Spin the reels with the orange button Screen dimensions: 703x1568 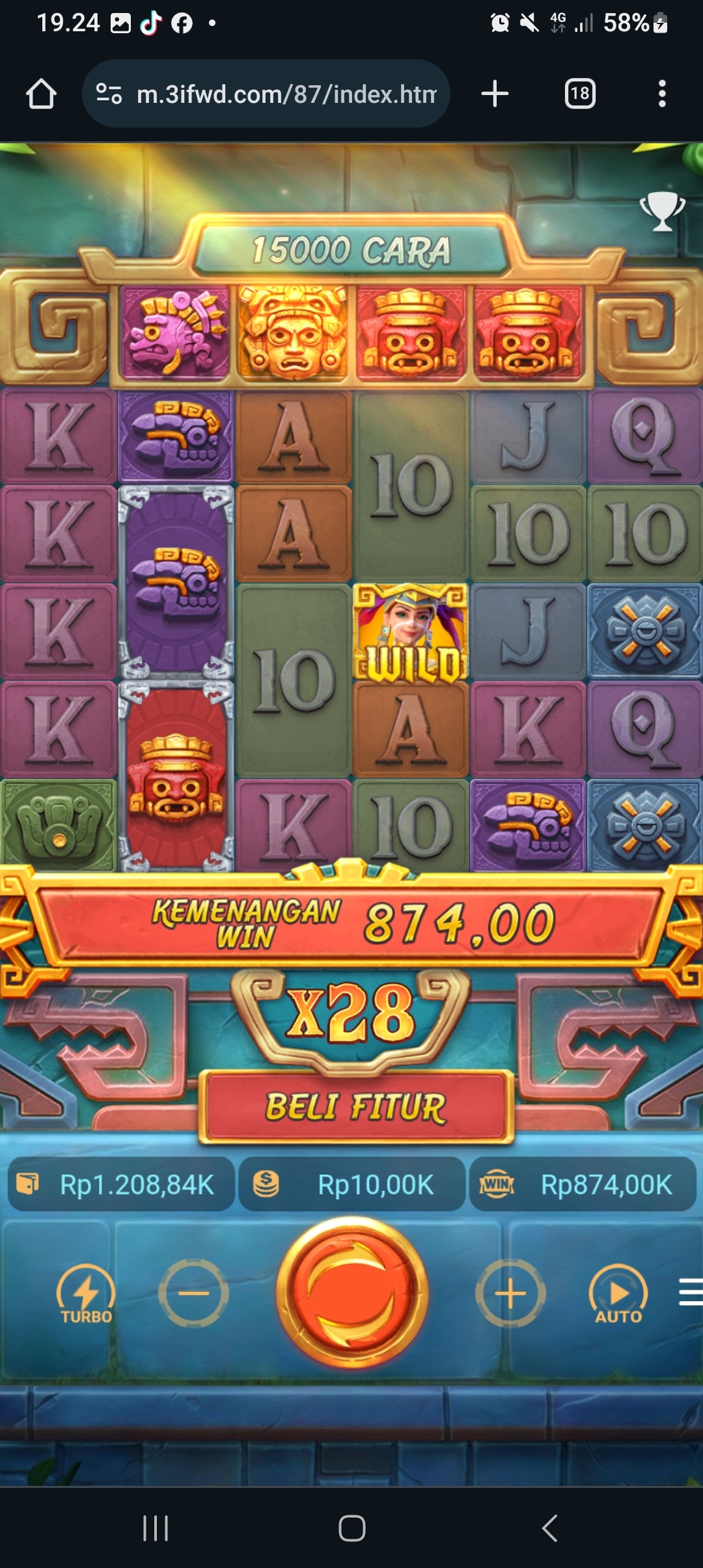352,1293
